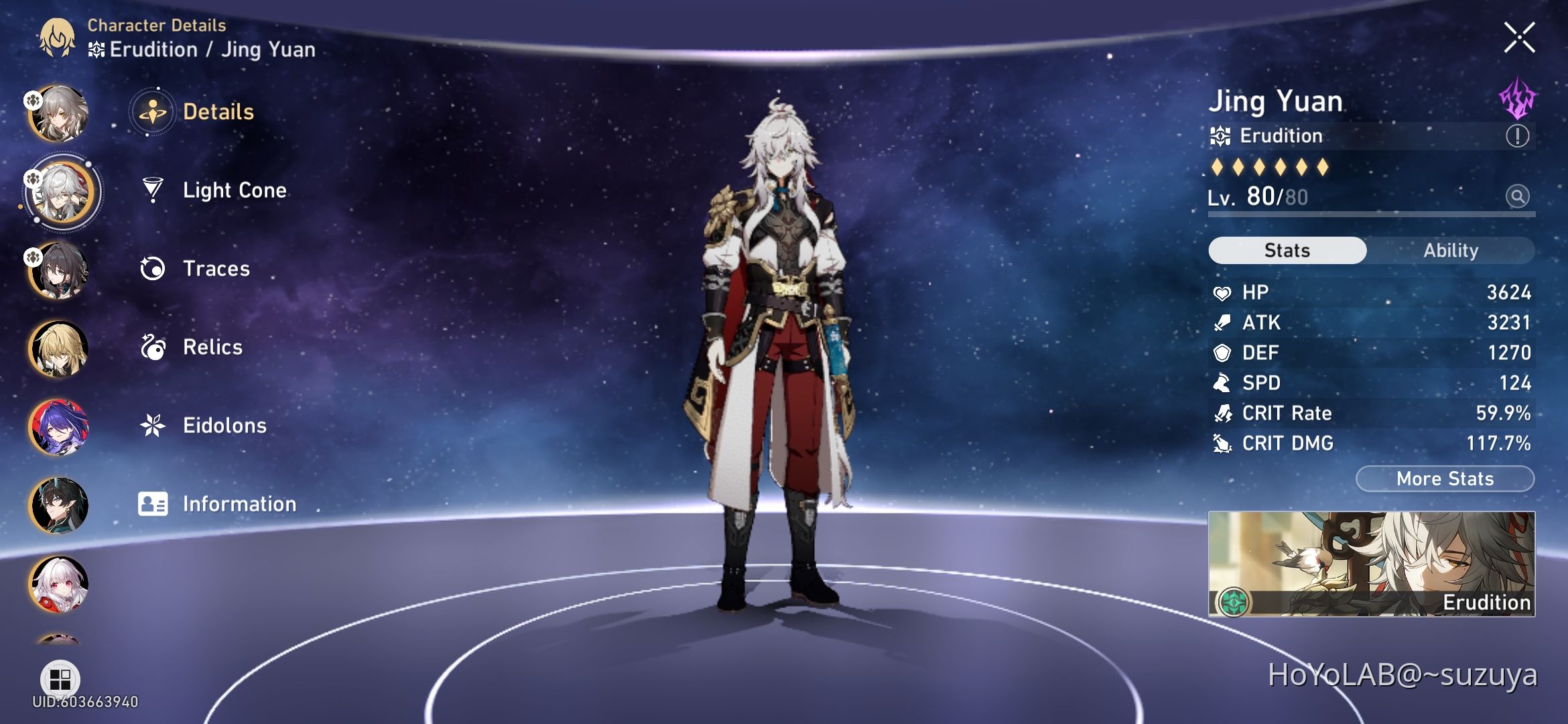Select the Stats tab

pos(1287,250)
